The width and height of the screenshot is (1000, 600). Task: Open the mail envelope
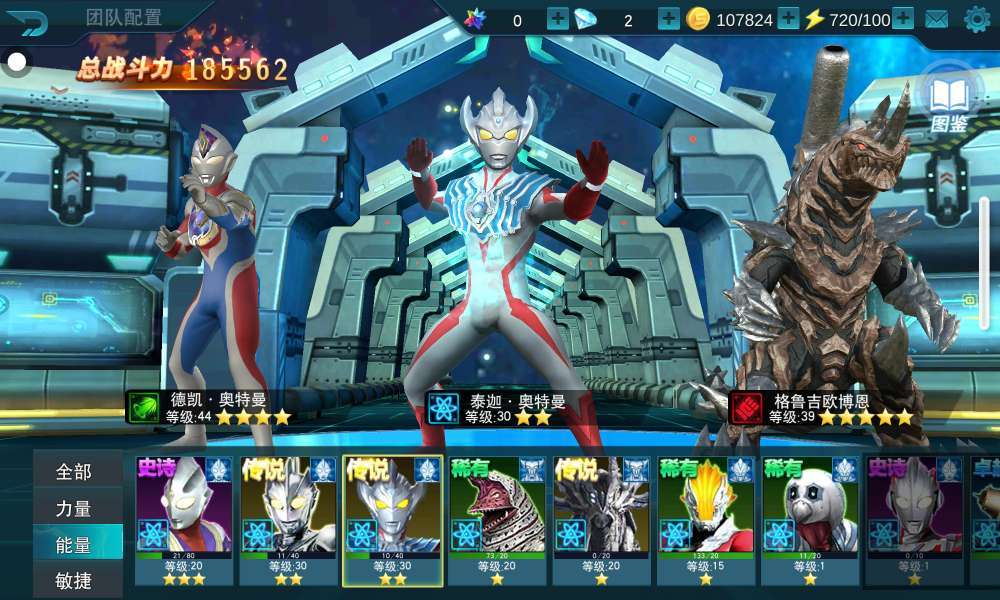(937, 19)
